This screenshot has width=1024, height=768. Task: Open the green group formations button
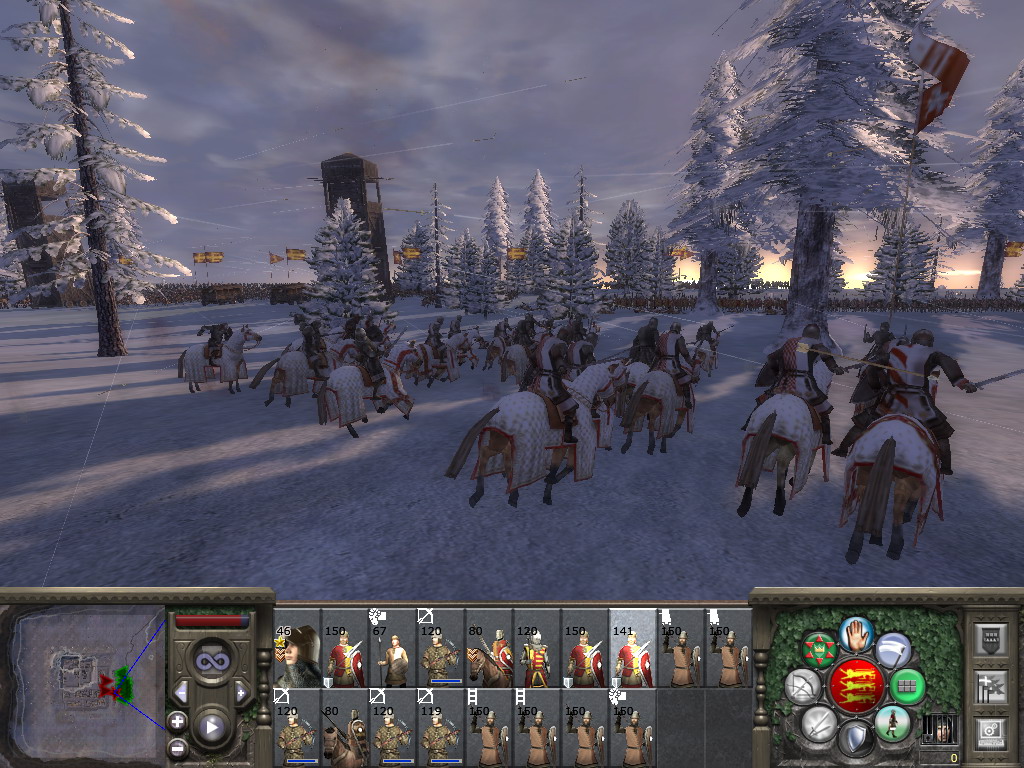(x=906, y=687)
